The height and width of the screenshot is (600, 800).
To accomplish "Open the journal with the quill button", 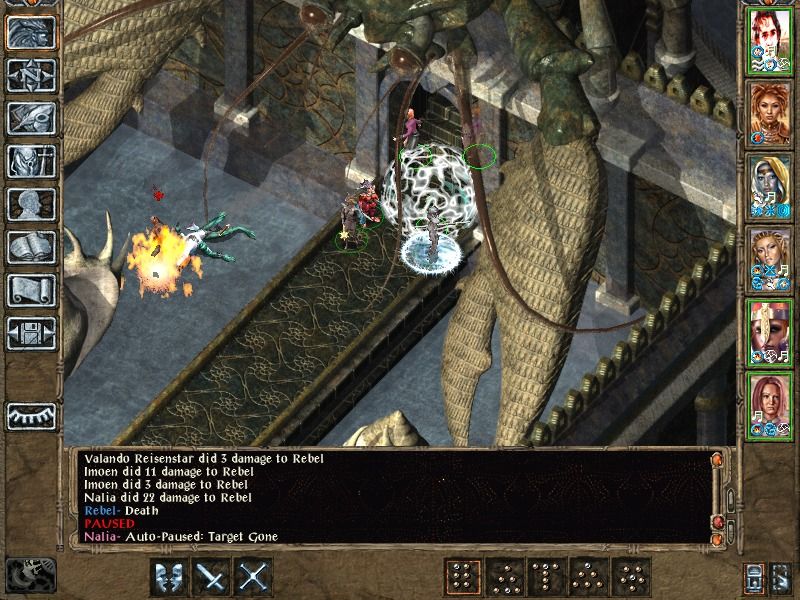I will pos(30,118).
